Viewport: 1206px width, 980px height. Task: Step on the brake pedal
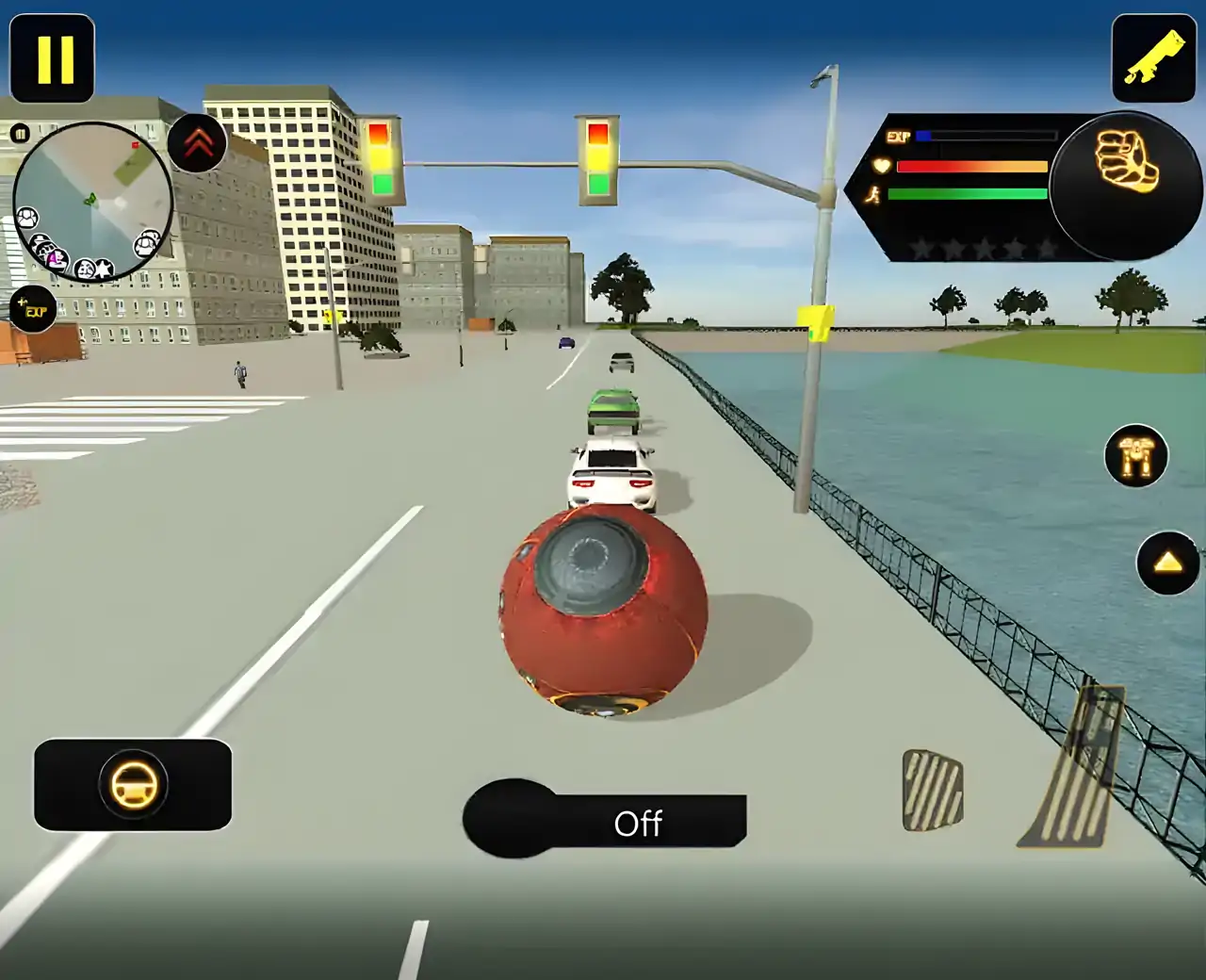[x=932, y=790]
